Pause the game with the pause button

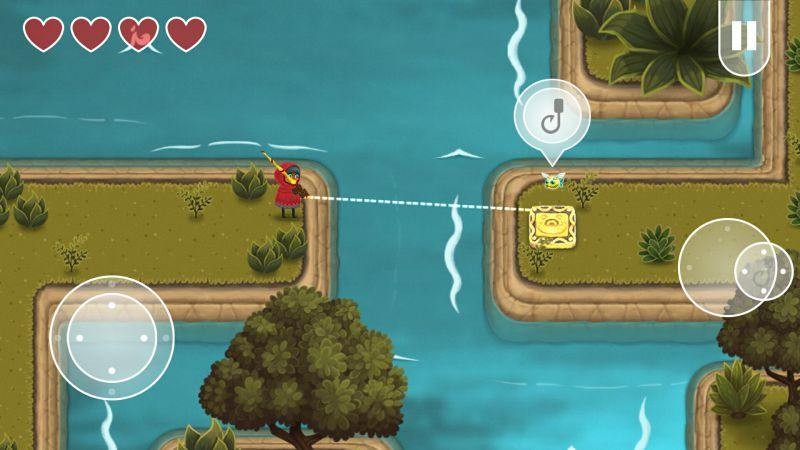(x=744, y=36)
